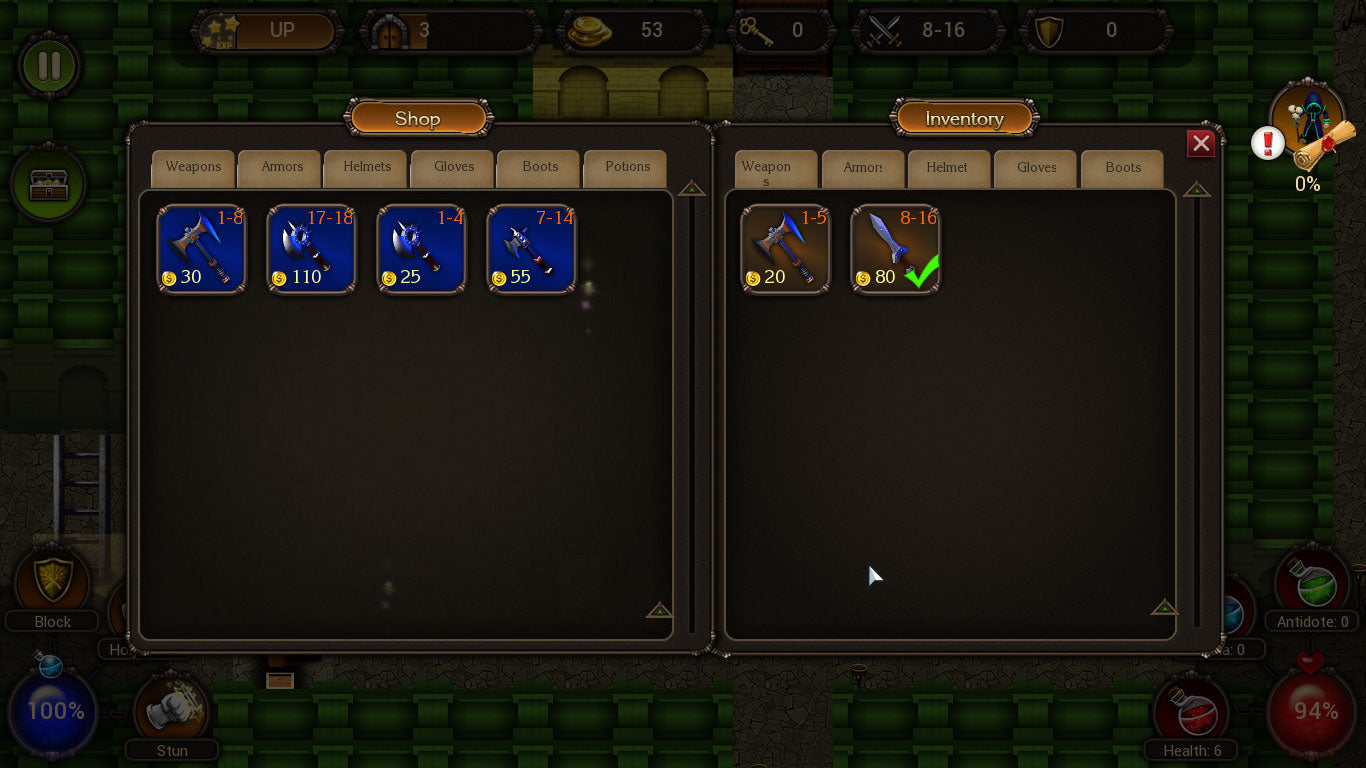Close the shop and inventory window
This screenshot has height=768, width=1366.
(1201, 144)
